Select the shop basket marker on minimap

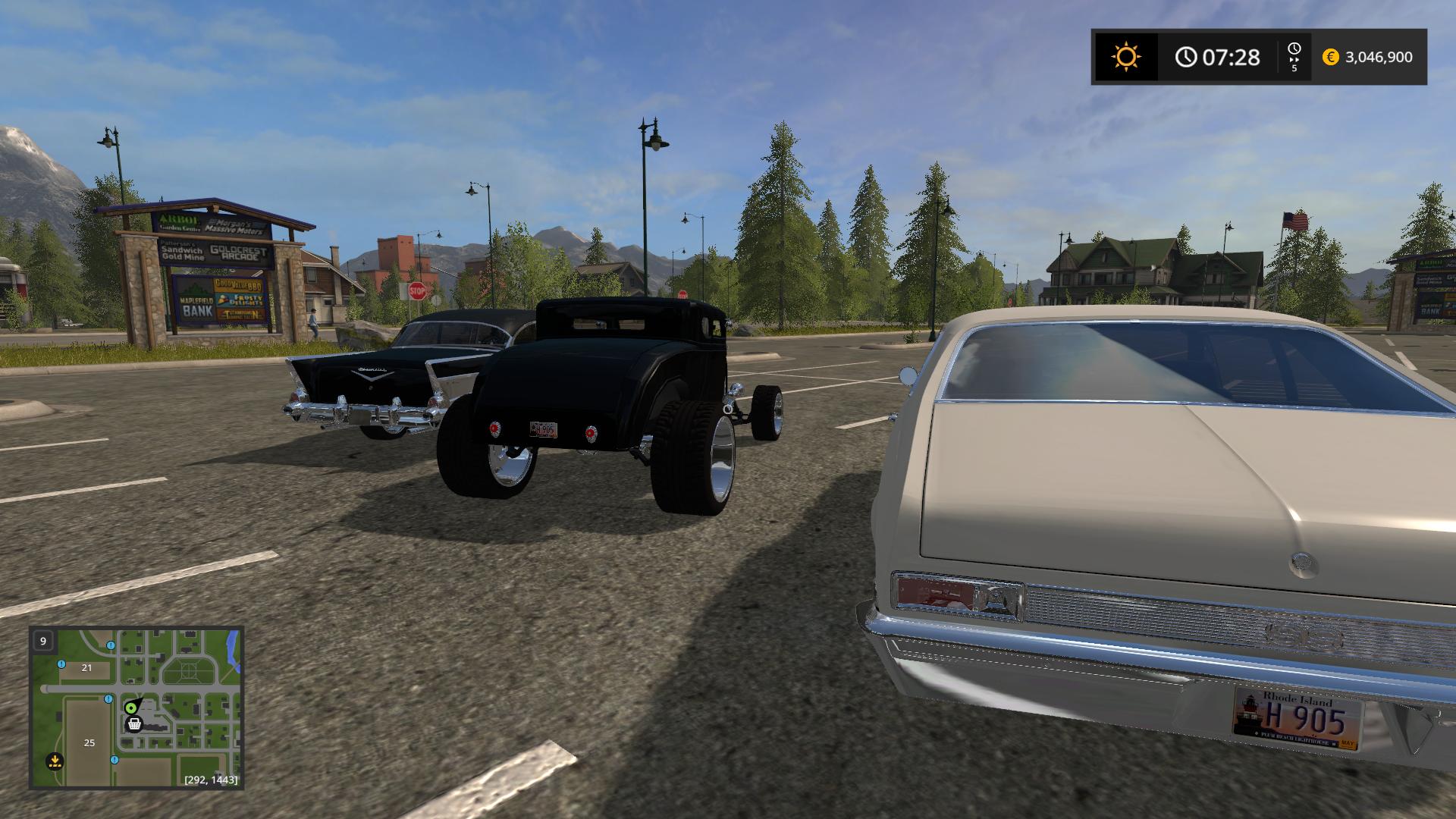point(135,724)
